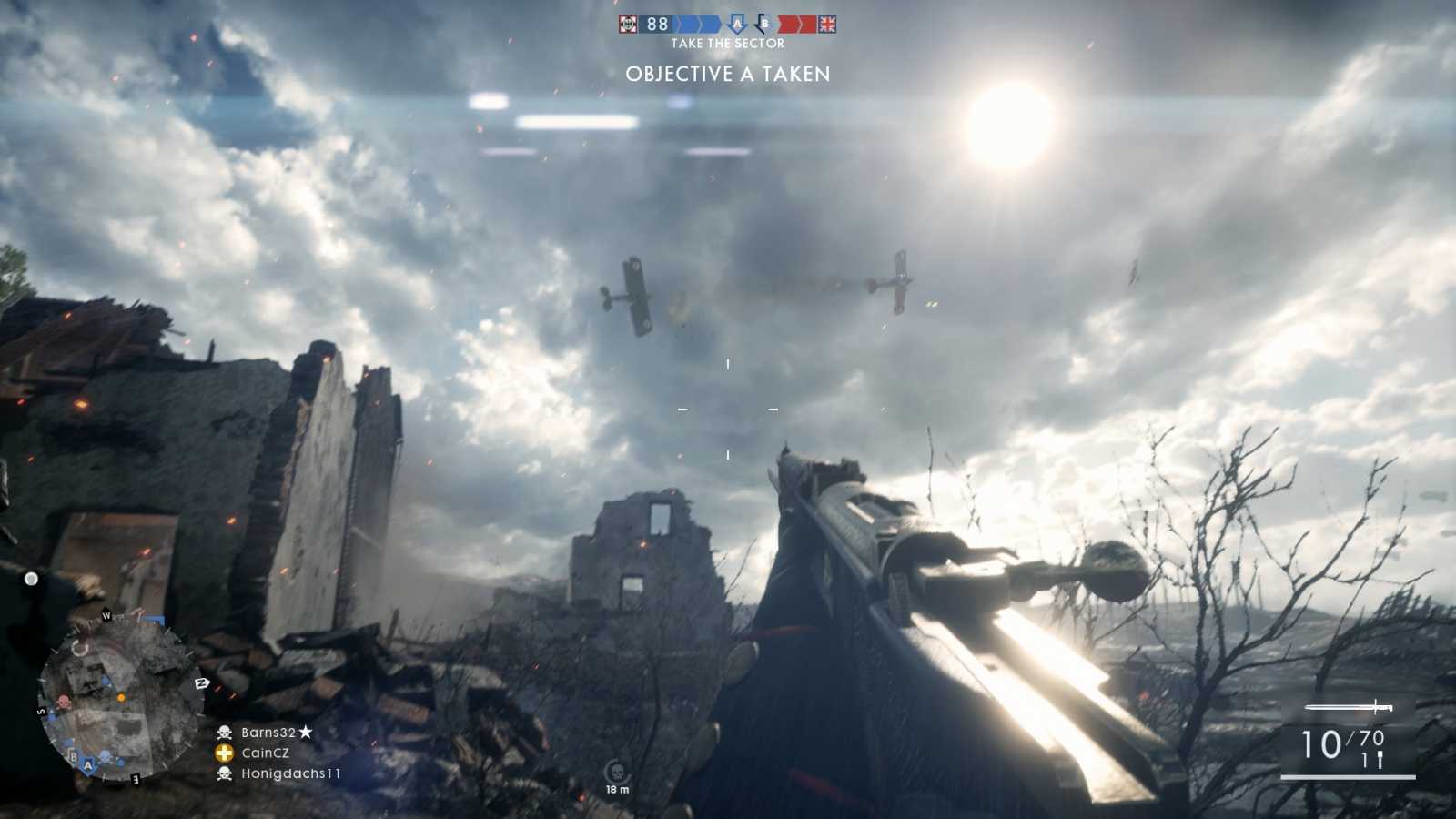This screenshot has height=819, width=1456.
Task: Select the melee sword weapon icon
Action: tap(1349, 705)
